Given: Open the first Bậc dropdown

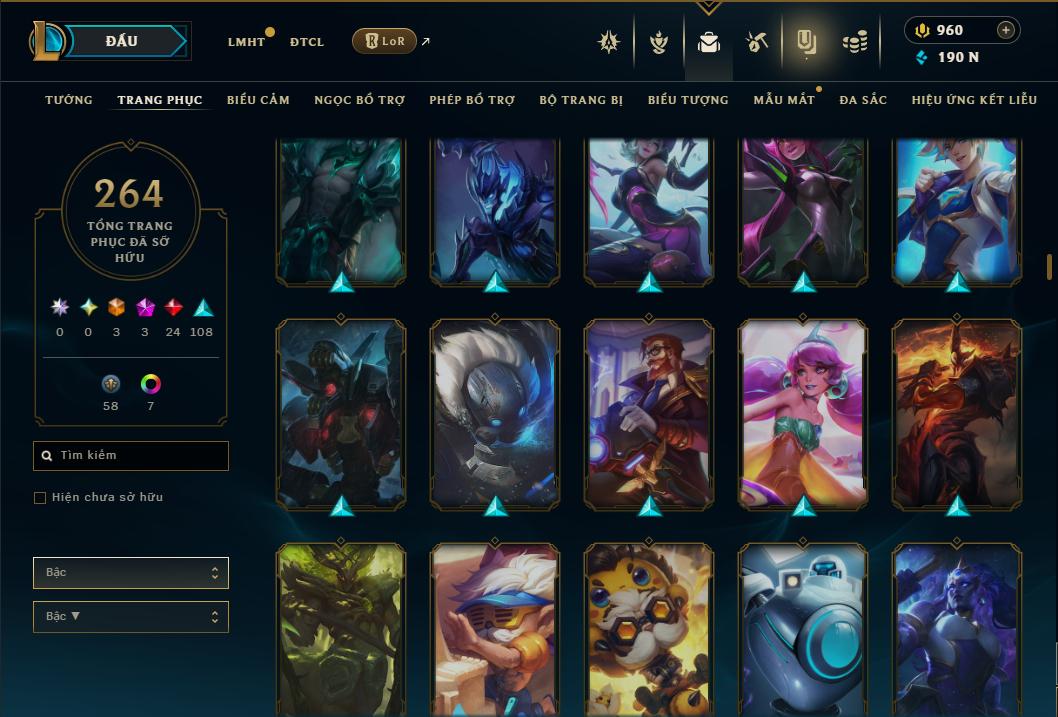Looking at the screenshot, I should tap(131, 573).
